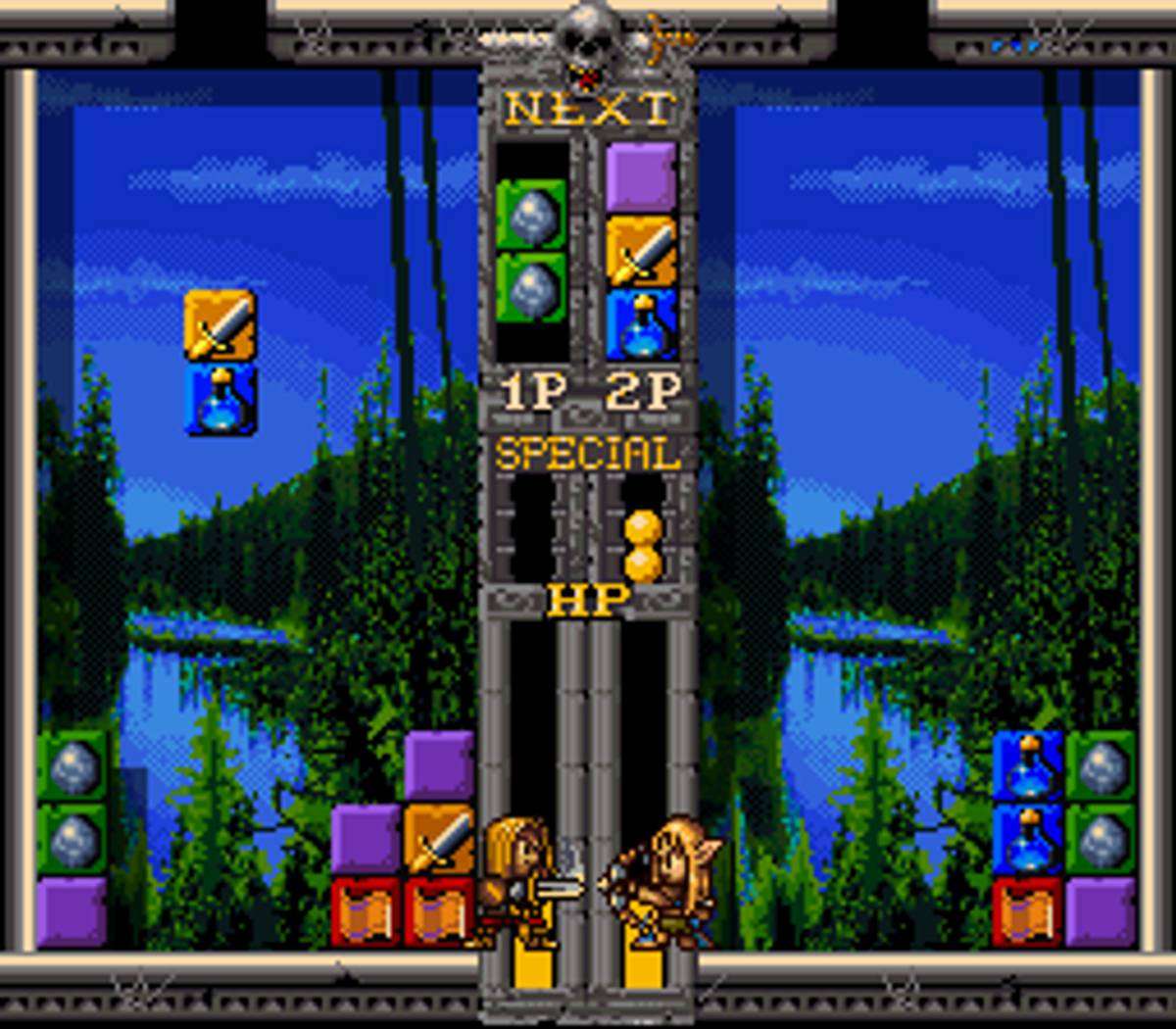Choose the purple tile in player two's field
This screenshot has height=1029, width=1176.
[x=1101, y=911]
